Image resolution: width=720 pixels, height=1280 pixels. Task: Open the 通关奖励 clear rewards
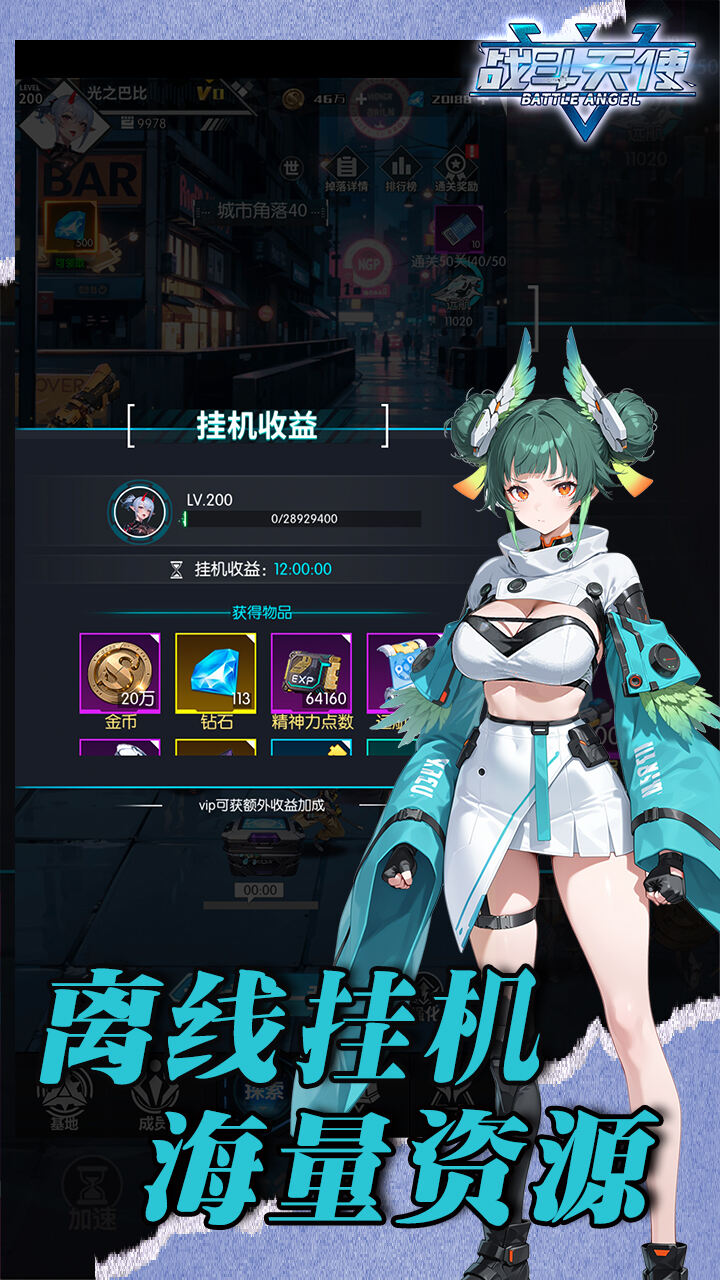tap(458, 170)
